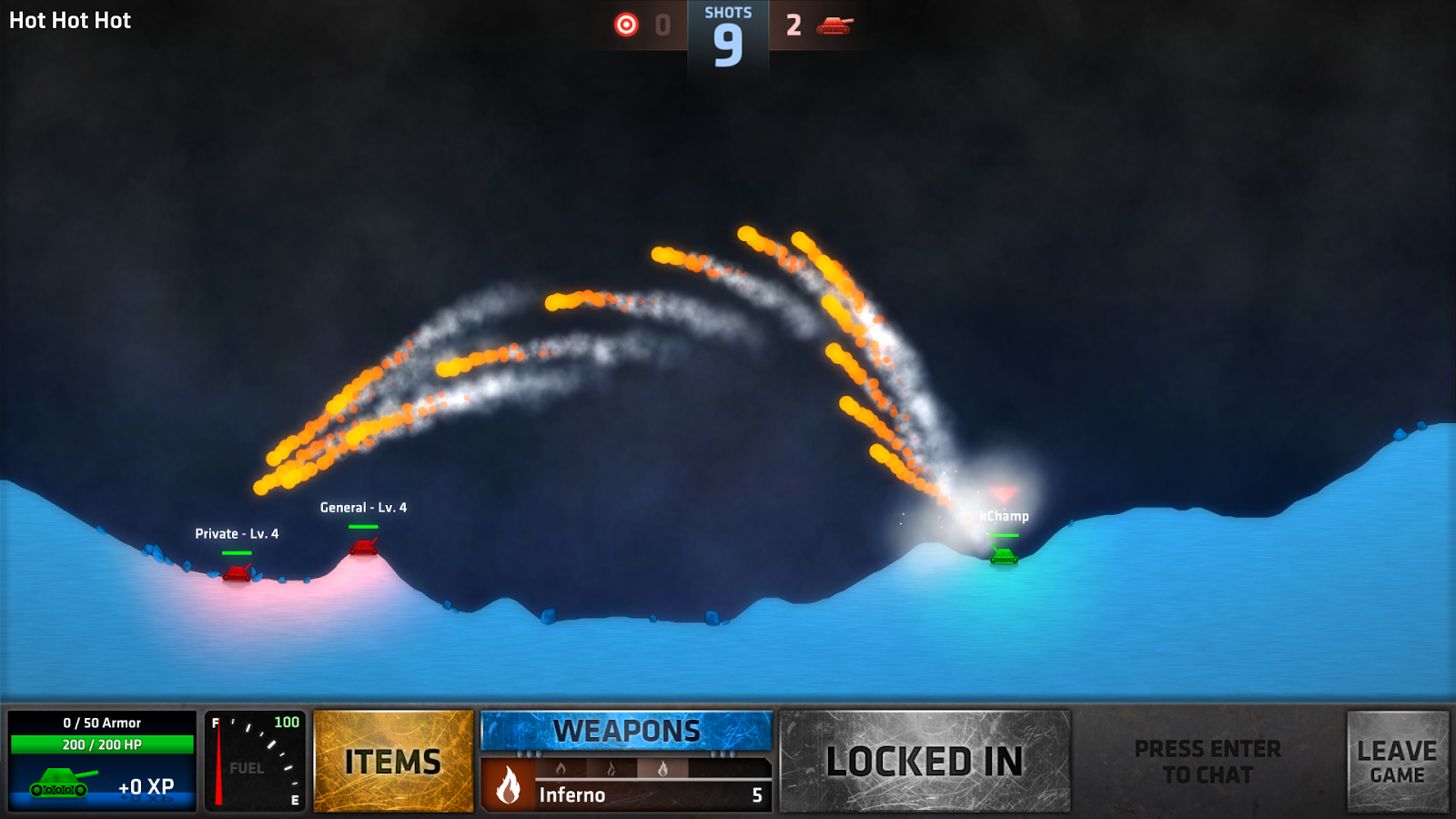This screenshot has width=1456, height=819.
Task: Click the white flame icon beside the ammo count
Action: click(x=510, y=794)
